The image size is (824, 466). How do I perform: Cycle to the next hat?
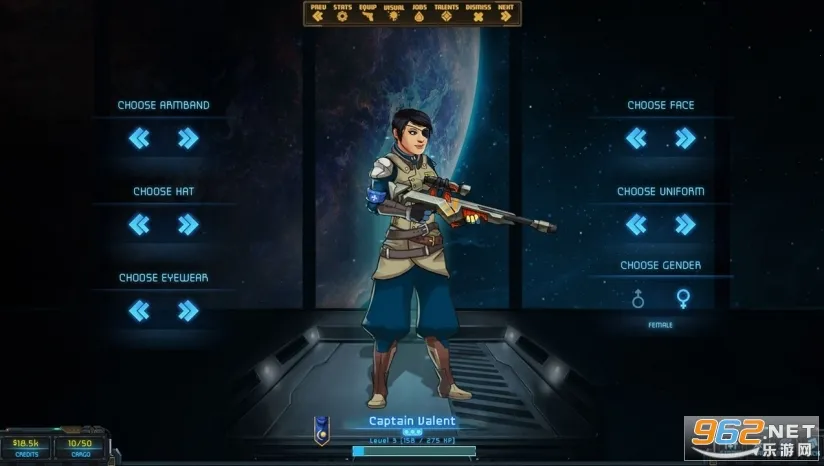pos(188,225)
